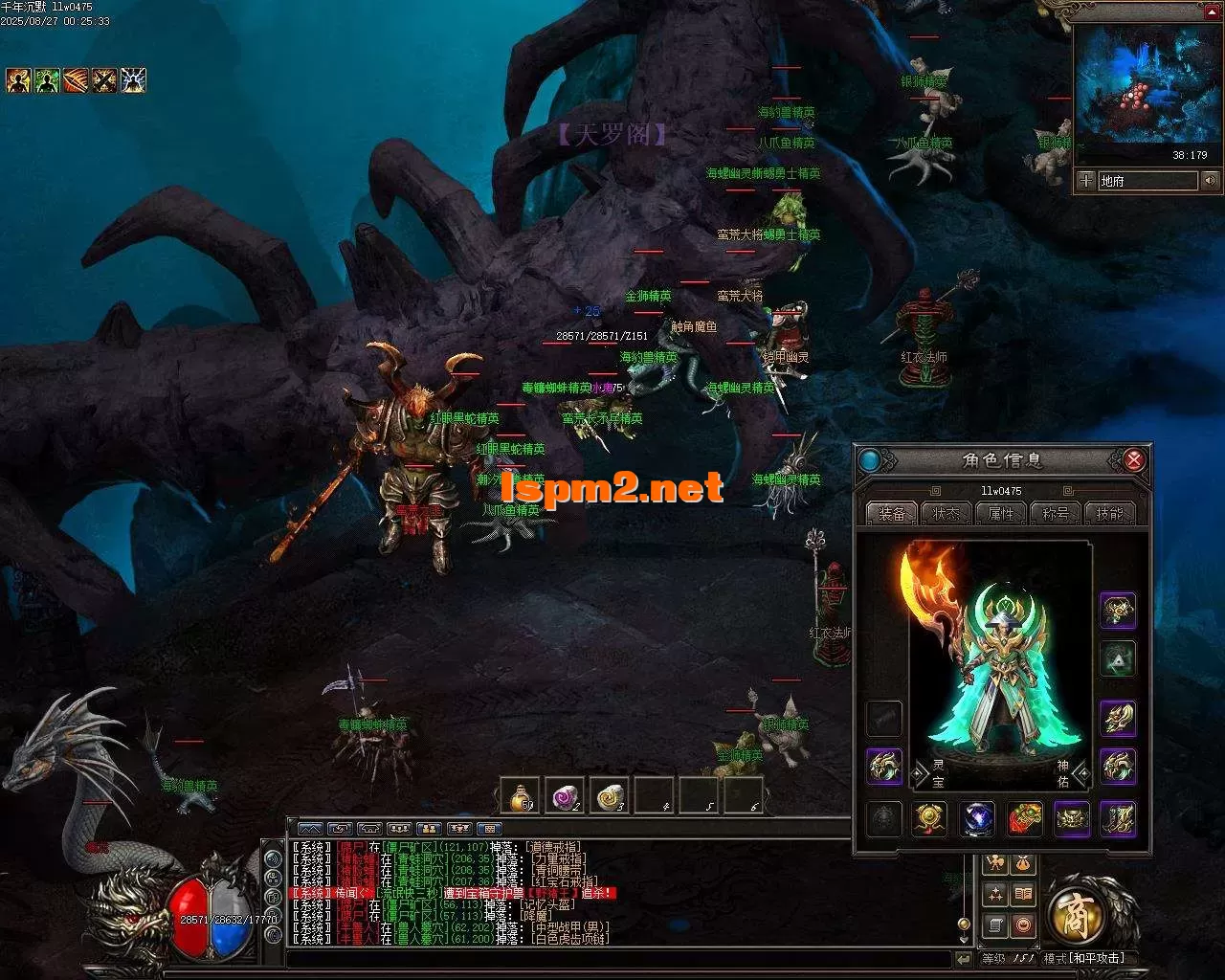Select the red-and-green lion charm slot
The image size is (1225, 980).
click(x=1025, y=819)
